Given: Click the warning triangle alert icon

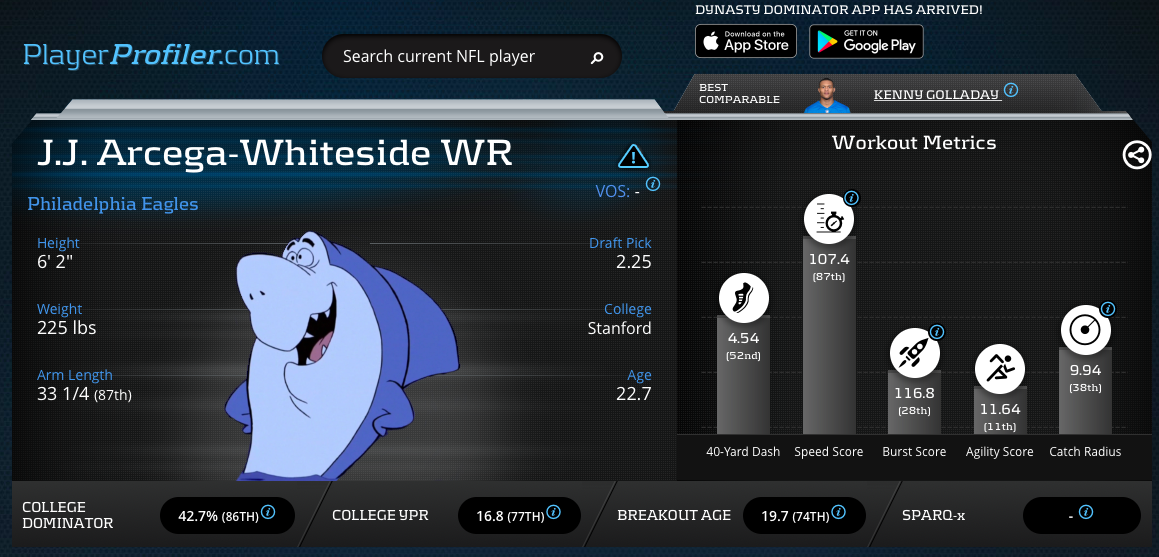Looking at the screenshot, I should [633, 156].
